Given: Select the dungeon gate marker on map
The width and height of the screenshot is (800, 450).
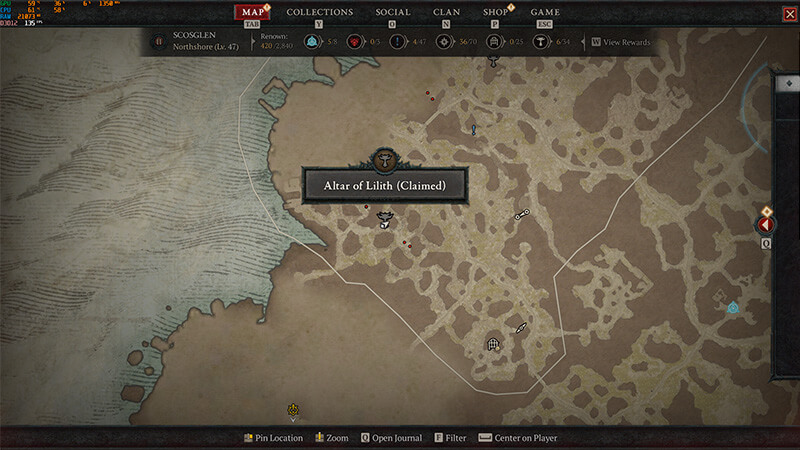Looking at the screenshot, I should (493, 344).
